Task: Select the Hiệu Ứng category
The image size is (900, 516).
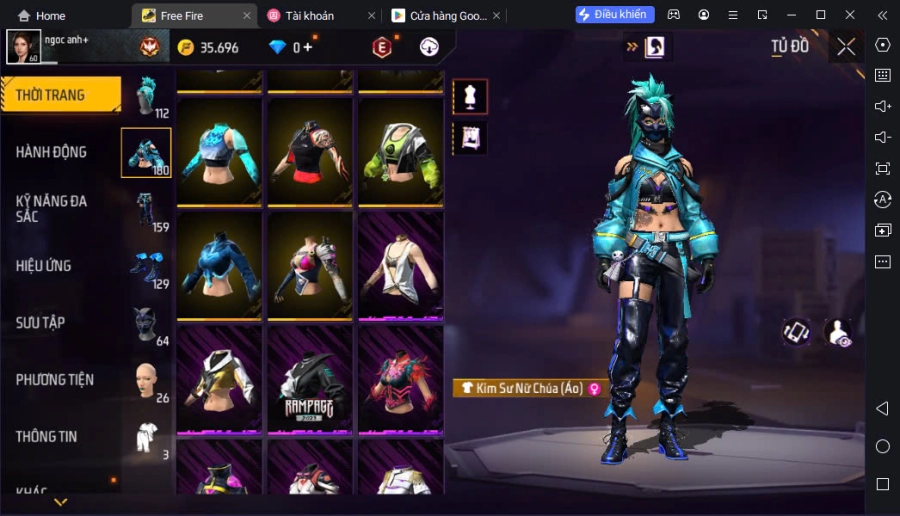Action: click(43, 266)
